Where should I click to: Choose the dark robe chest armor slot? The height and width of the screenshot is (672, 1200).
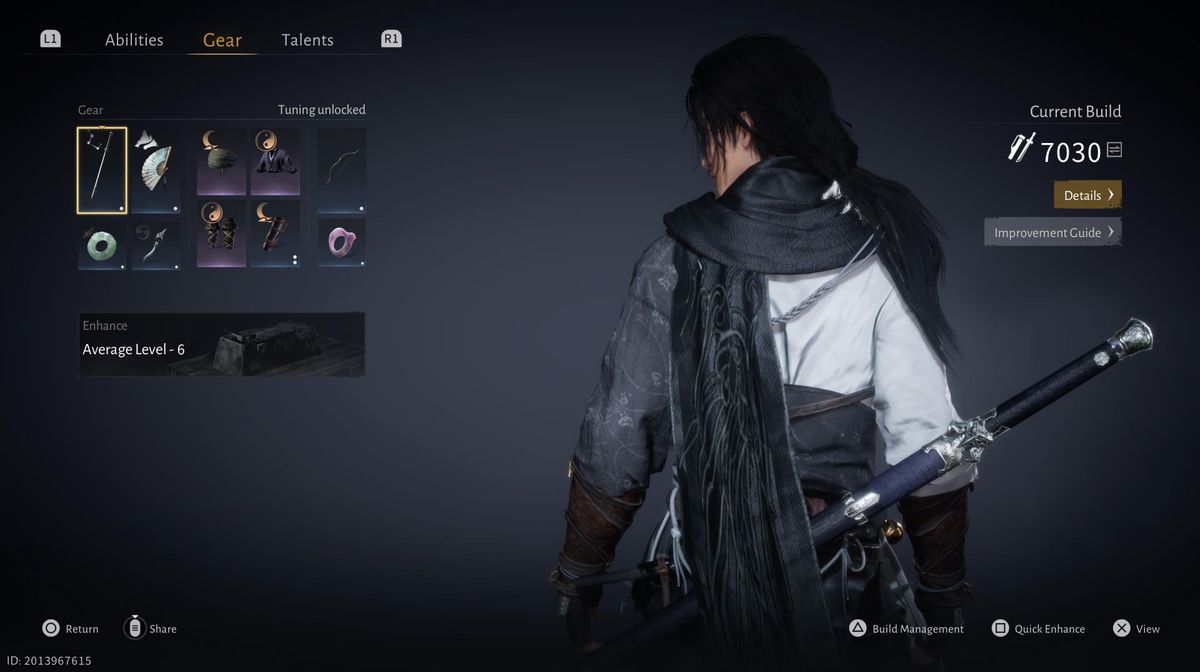point(275,161)
